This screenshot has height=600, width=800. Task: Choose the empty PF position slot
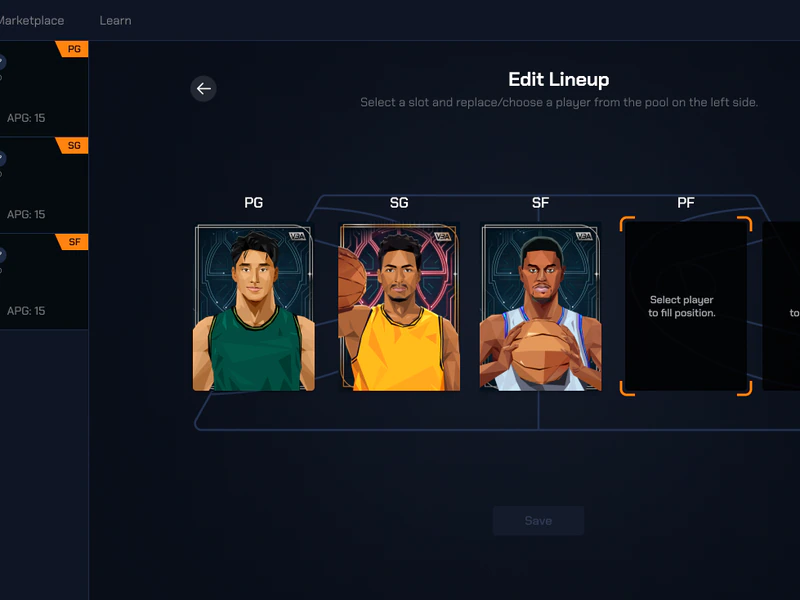[x=685, y=307]
